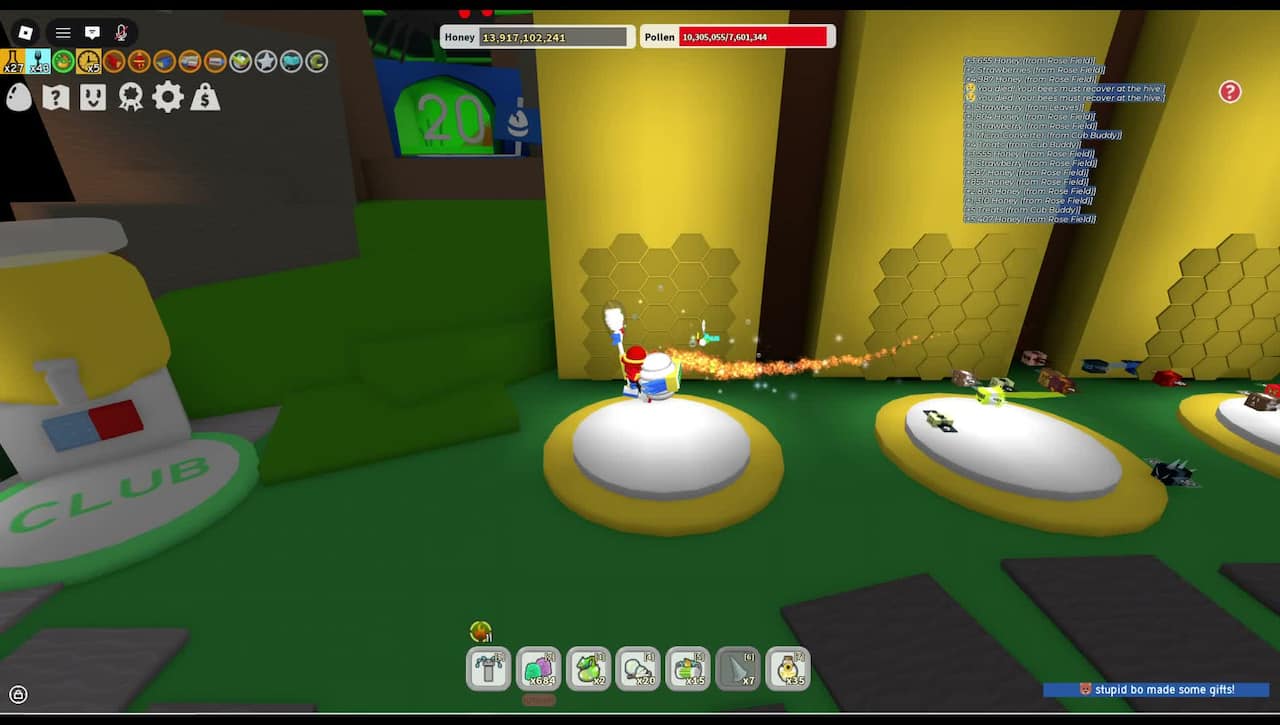
Task: Click the red question mark help button
Action: 1229,91
